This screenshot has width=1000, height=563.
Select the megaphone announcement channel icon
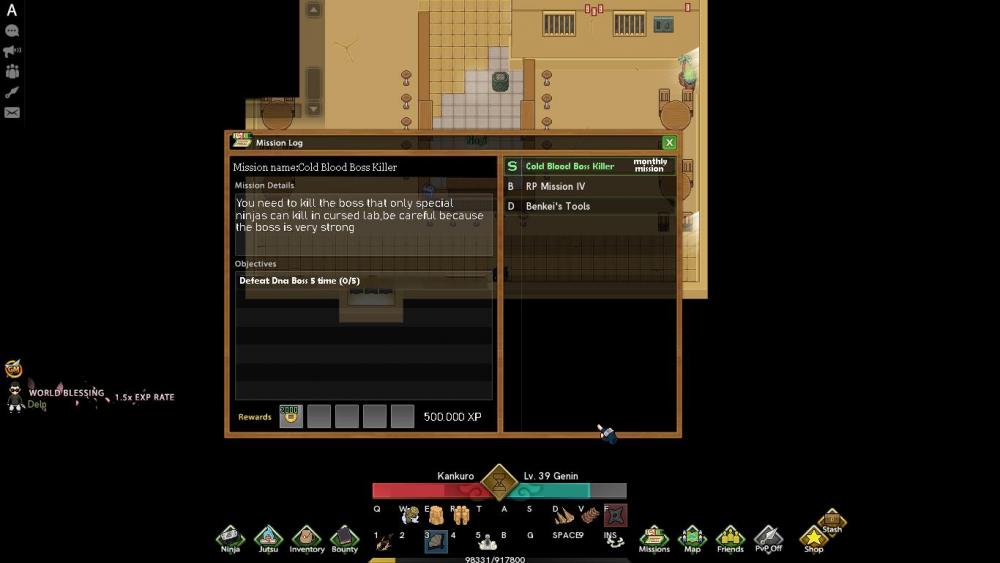(12, 51)
